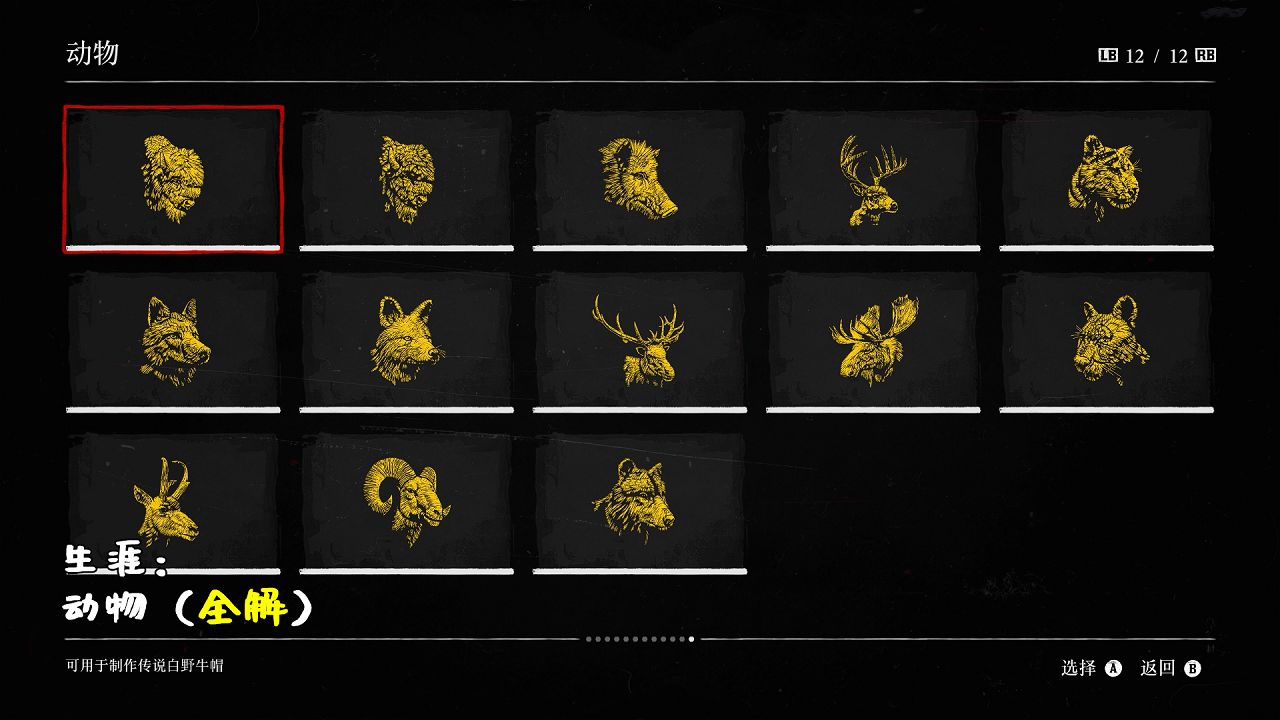This screenshot has width=1280, height=720.
Task: Choose the unselected bison head tile
Action: (406, 178)
